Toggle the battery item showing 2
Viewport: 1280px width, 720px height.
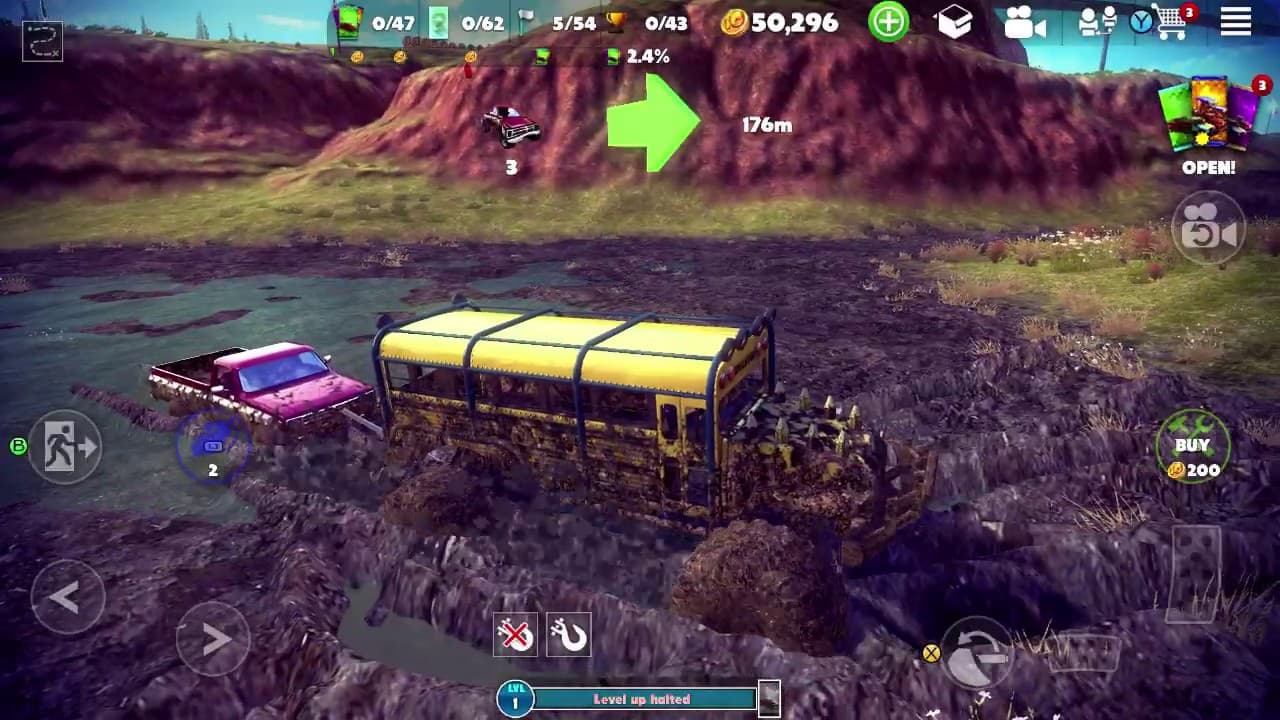212,449
